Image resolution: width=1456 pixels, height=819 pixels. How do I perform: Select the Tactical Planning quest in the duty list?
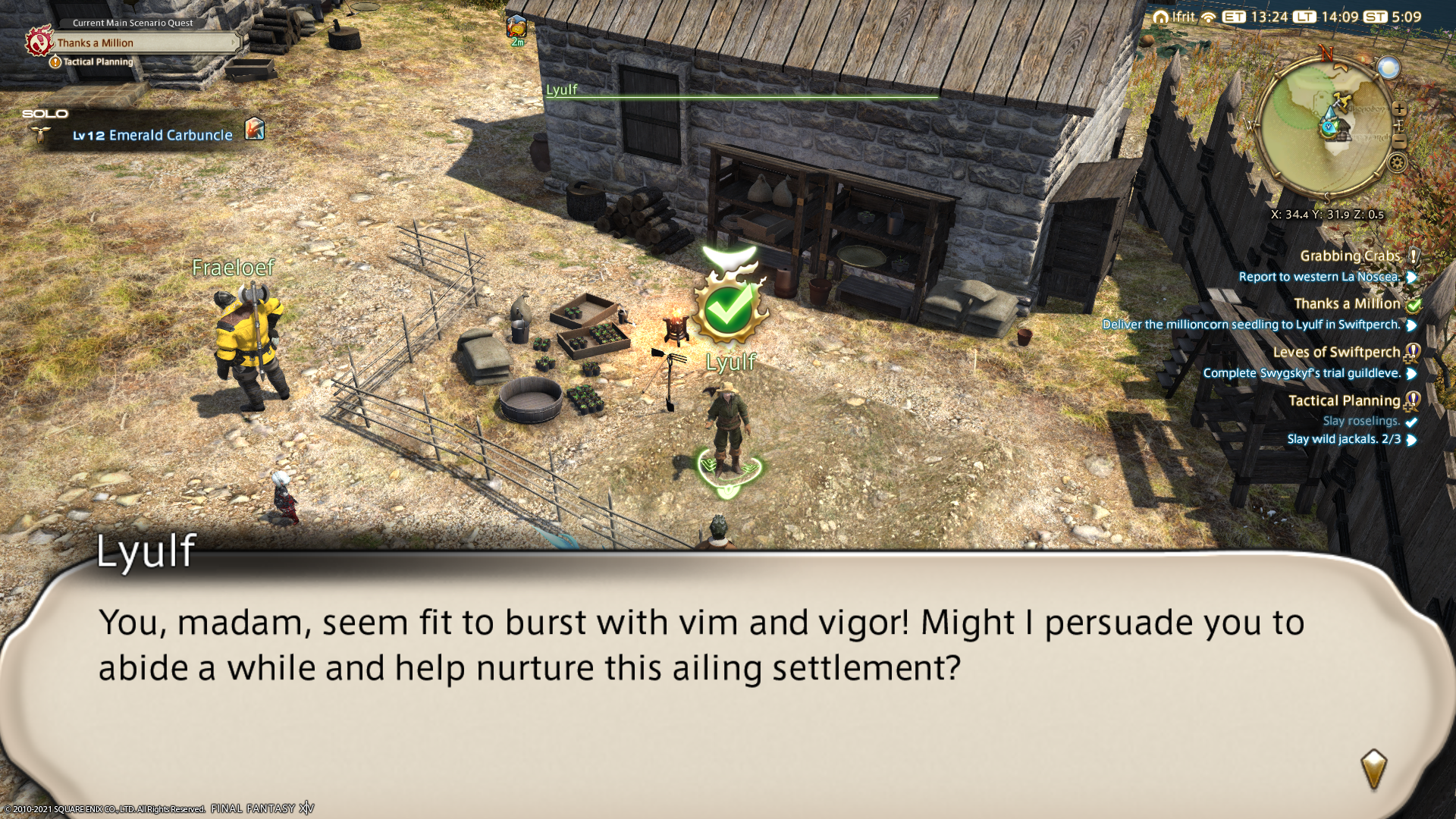tap(1344, 401)
